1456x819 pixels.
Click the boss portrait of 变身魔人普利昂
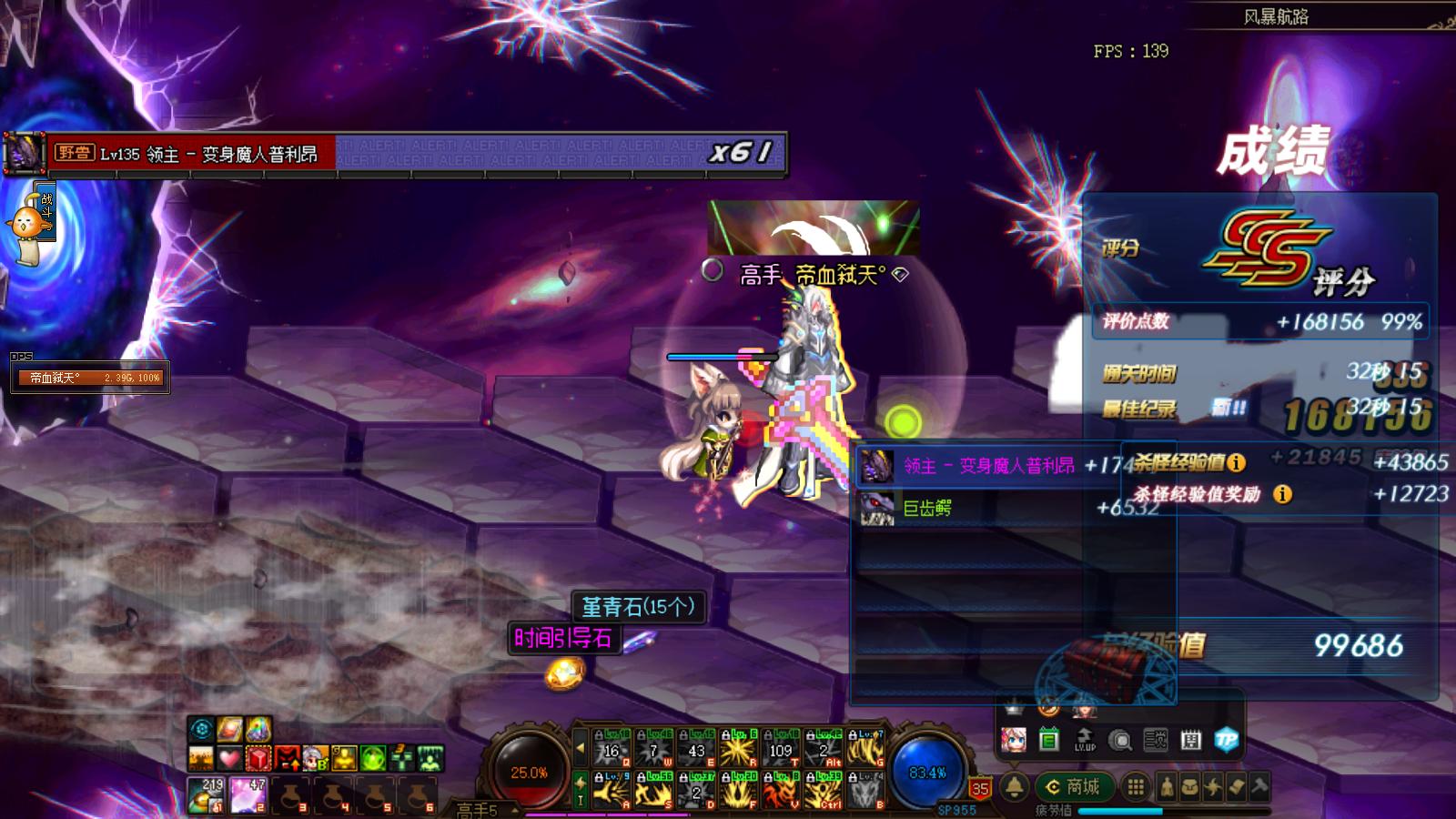click(x=25, y=153)
